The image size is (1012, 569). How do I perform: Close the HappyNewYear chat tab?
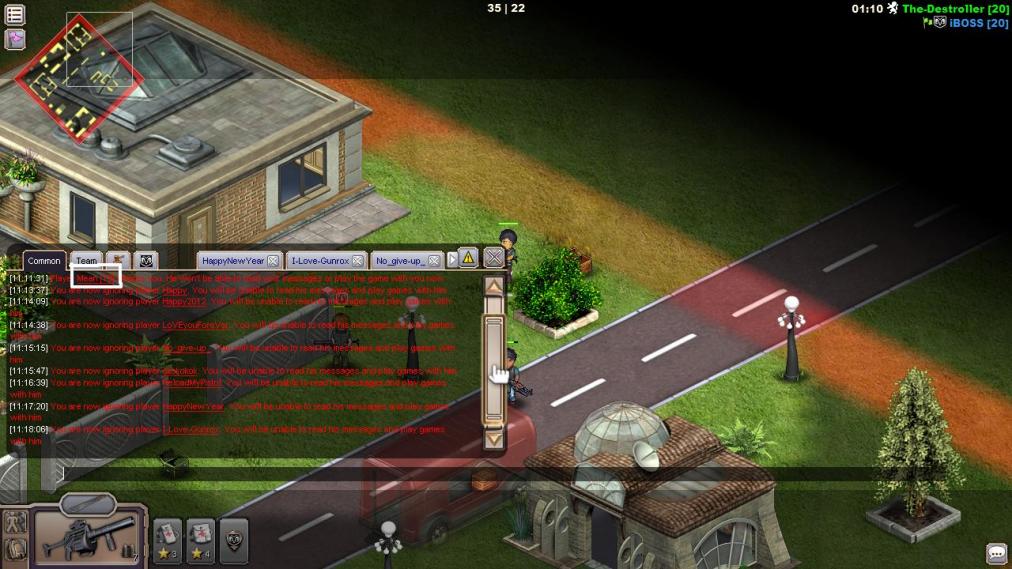tap(273, 261)
